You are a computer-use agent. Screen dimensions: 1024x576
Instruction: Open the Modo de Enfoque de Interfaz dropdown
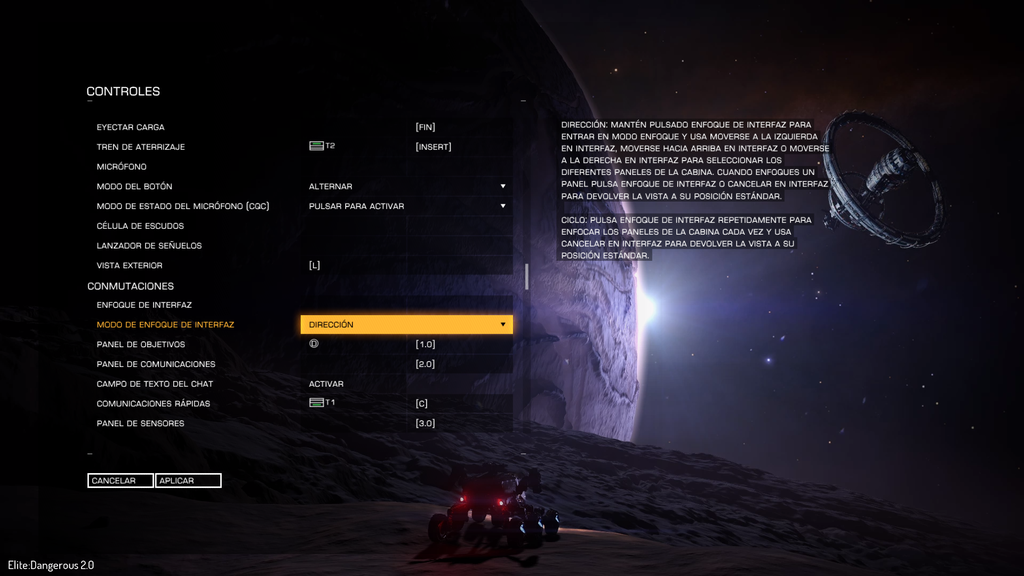click(x=406, y=325)
